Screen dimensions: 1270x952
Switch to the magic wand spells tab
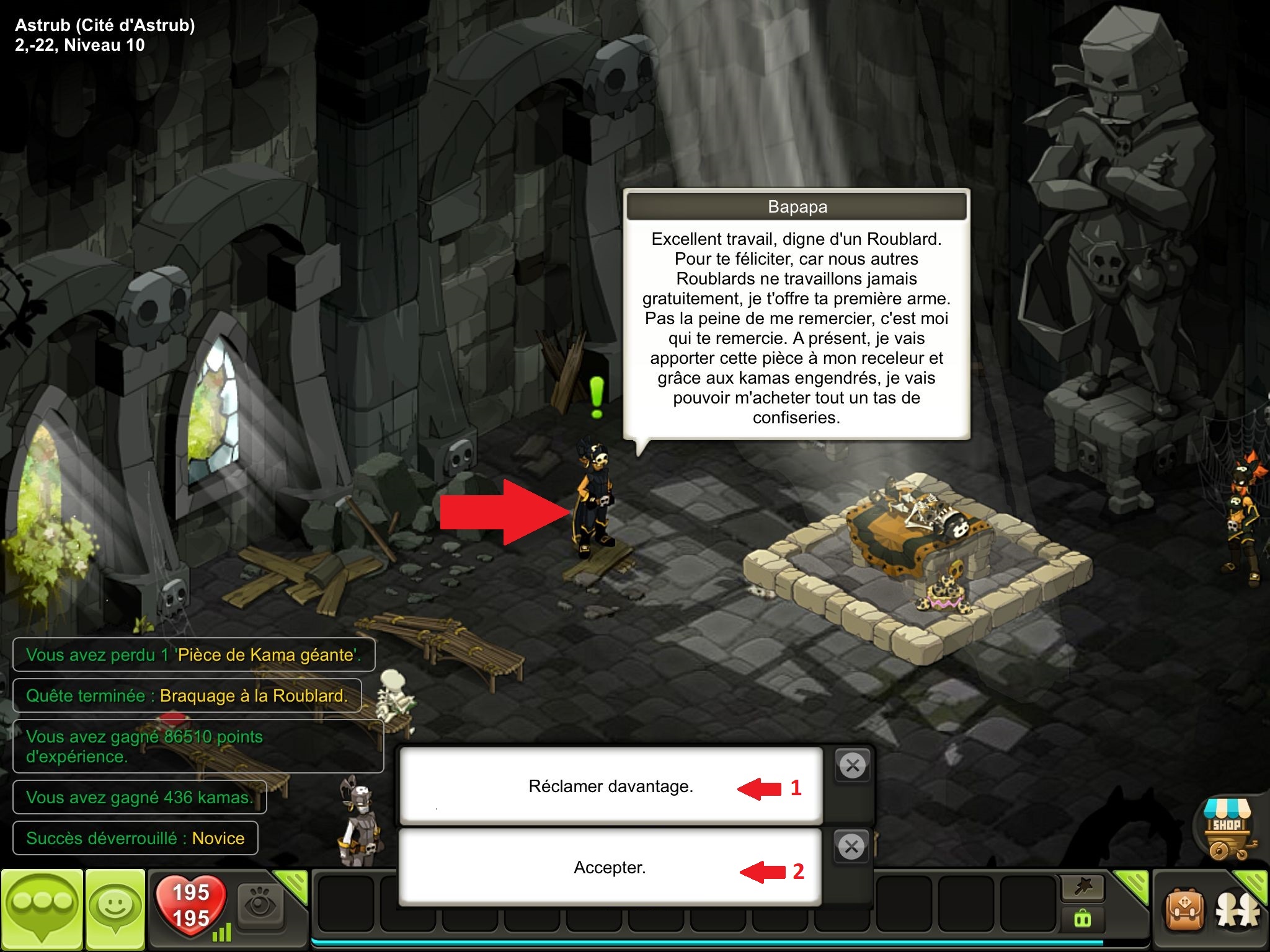pyautogui.click(x=1083, y=887)
